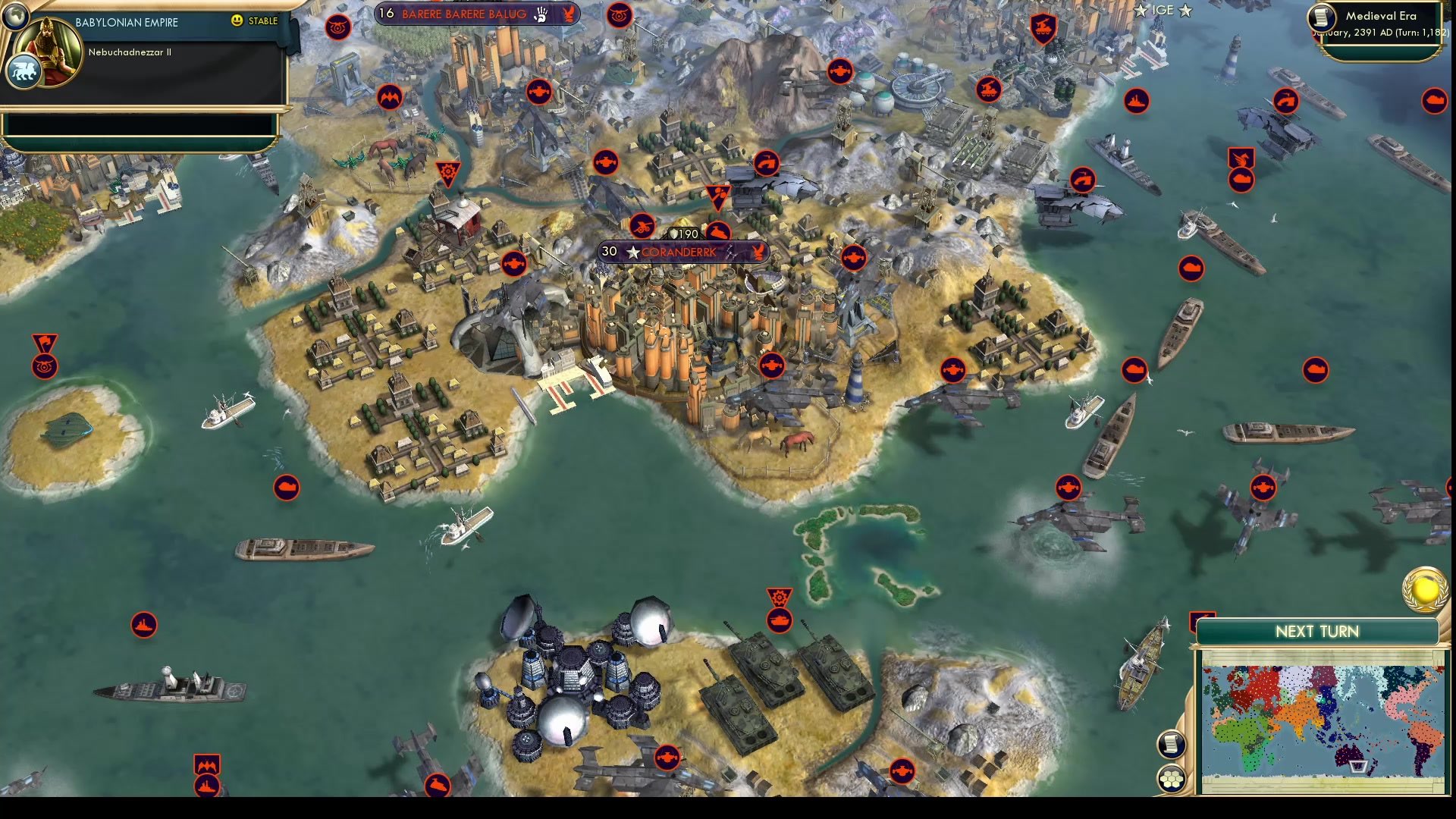Click the war hand icon on Barere banner

(540, 14)
